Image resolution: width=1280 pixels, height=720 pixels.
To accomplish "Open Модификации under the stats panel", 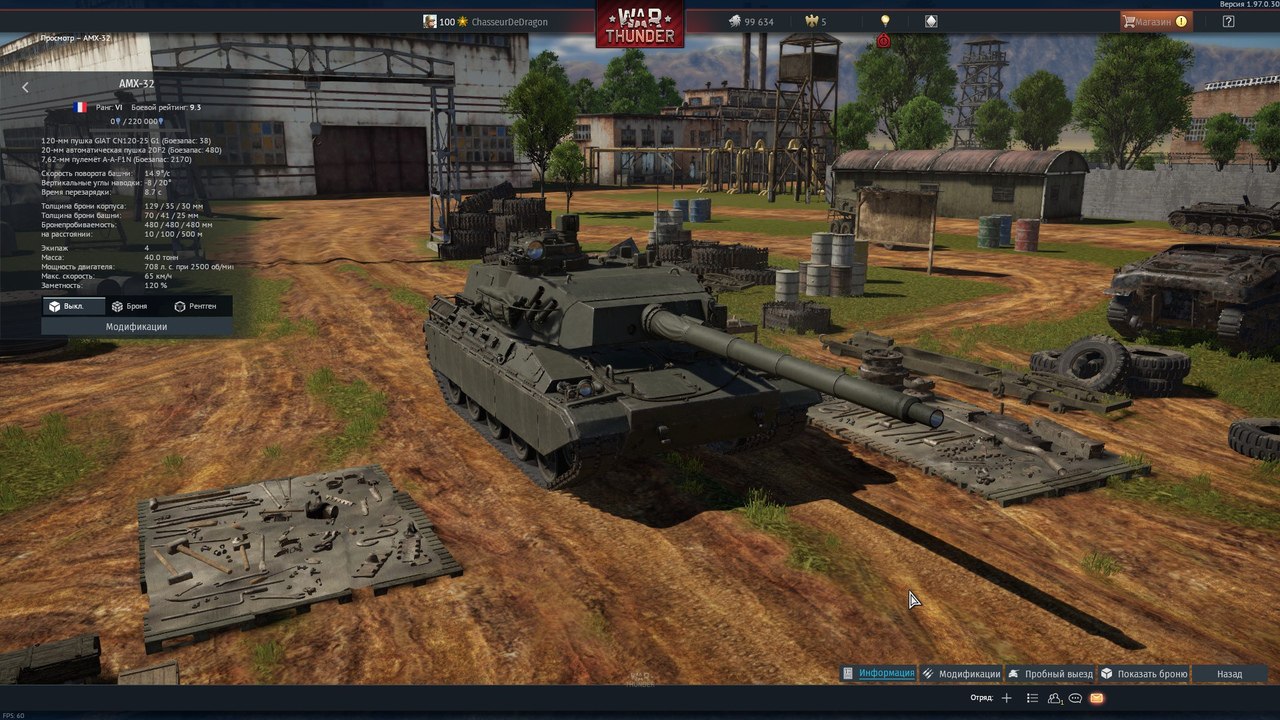I will click(137, 327).
